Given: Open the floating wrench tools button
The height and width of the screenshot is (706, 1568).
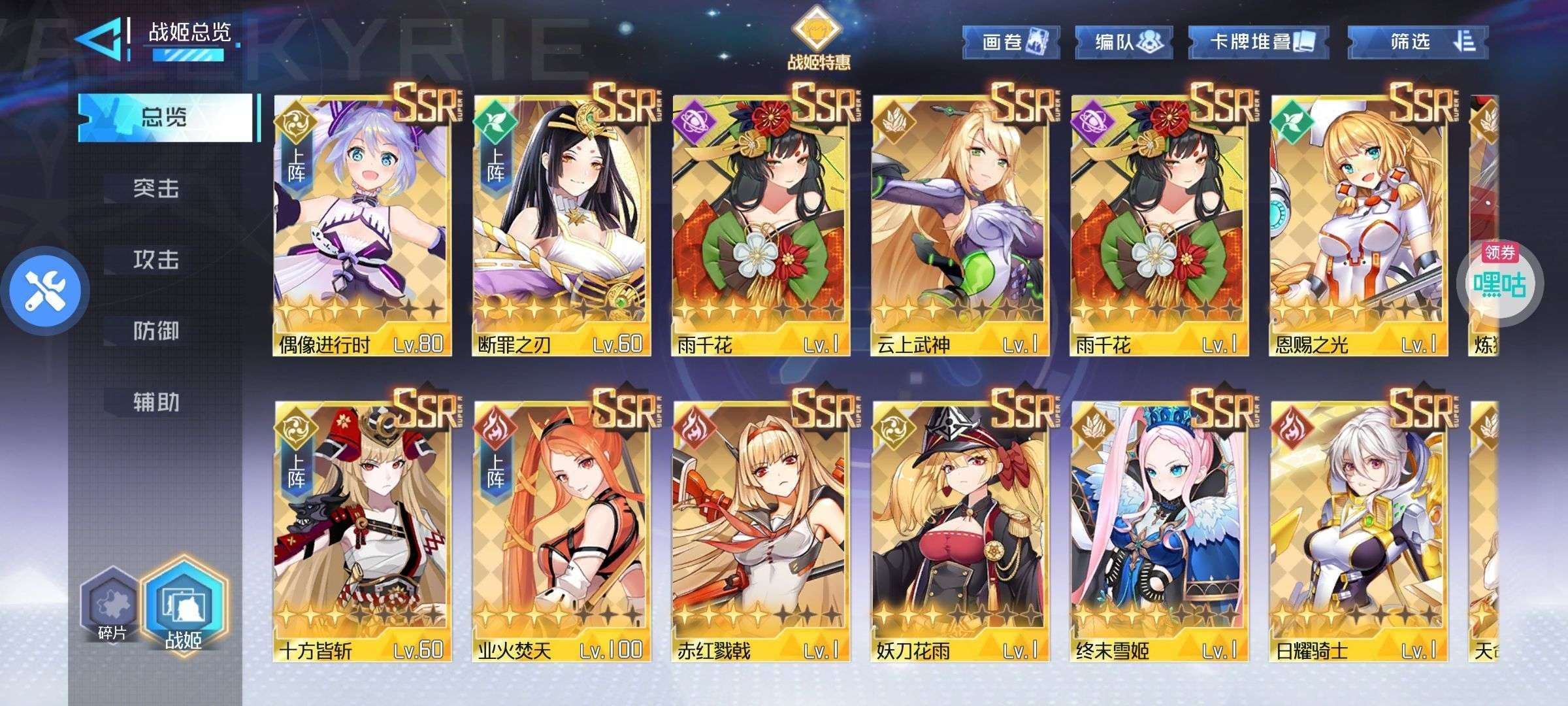Looking at the screenshot, I should click(44, 291).
